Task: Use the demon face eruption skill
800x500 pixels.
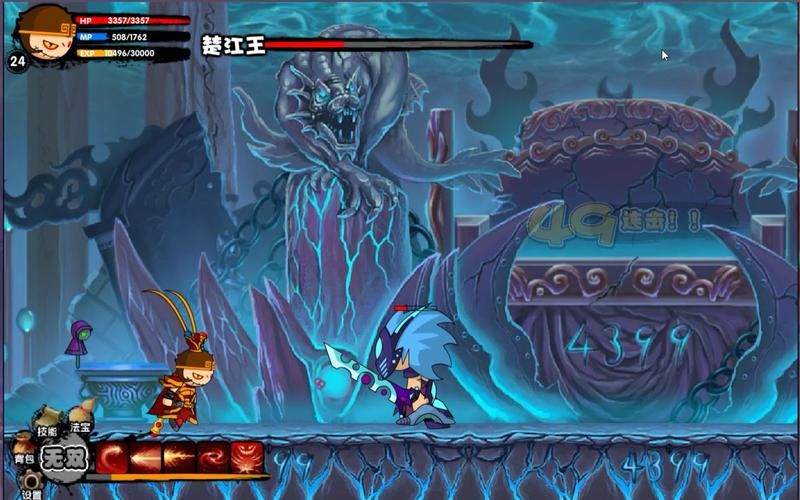Action: [247, 457]
